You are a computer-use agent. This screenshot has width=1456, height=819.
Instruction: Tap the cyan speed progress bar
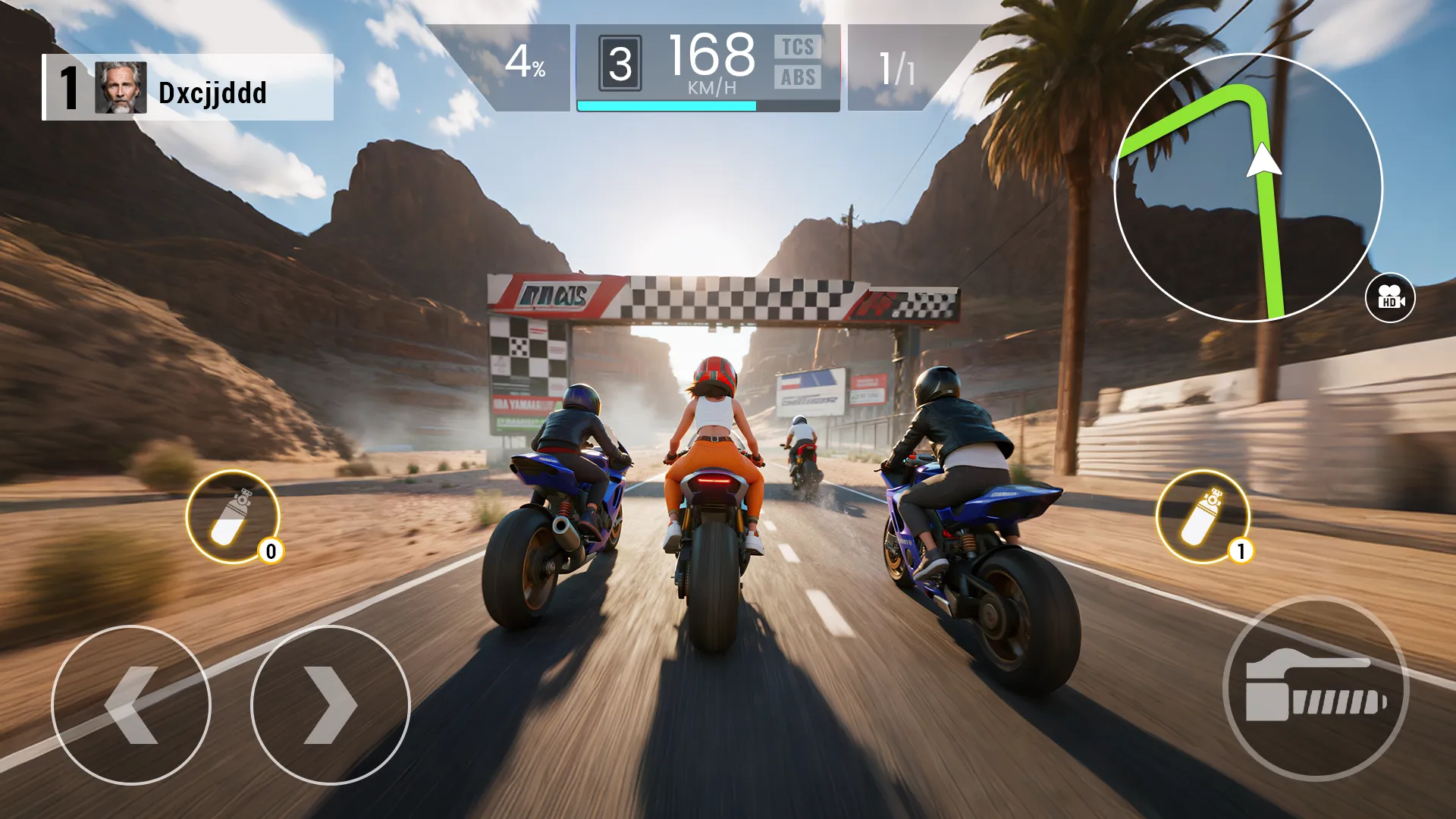click(x=667, y=106)
